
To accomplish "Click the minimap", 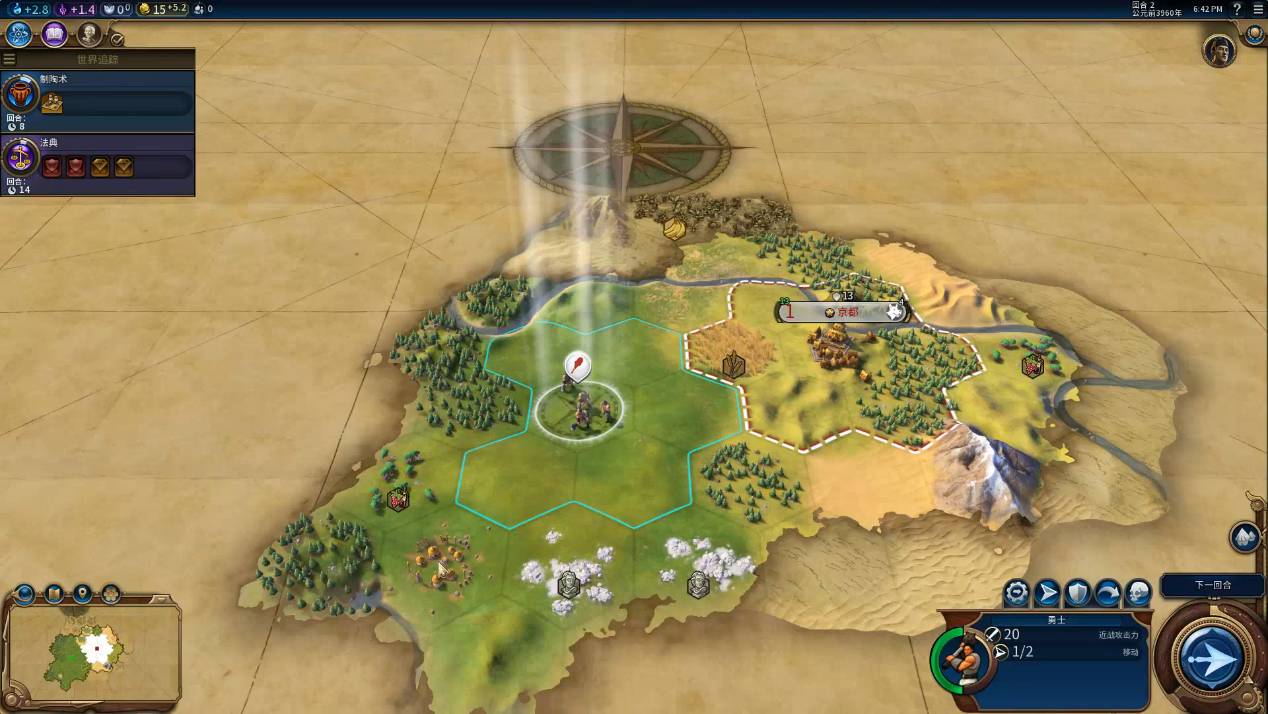I will pyautogui.click(x=94, y=652).
